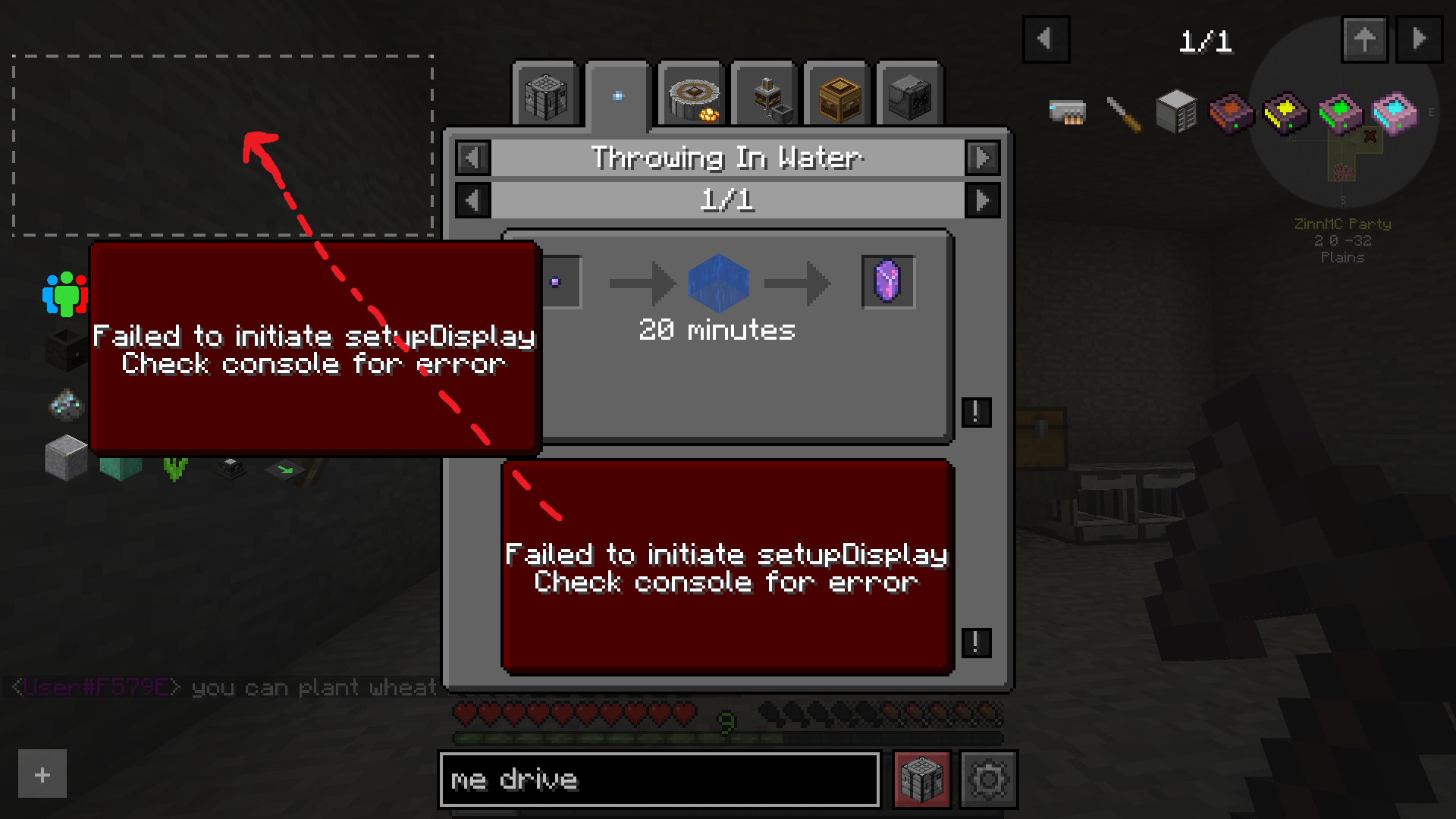Click the right navigation arrow at the top right

click(1417, 38)
